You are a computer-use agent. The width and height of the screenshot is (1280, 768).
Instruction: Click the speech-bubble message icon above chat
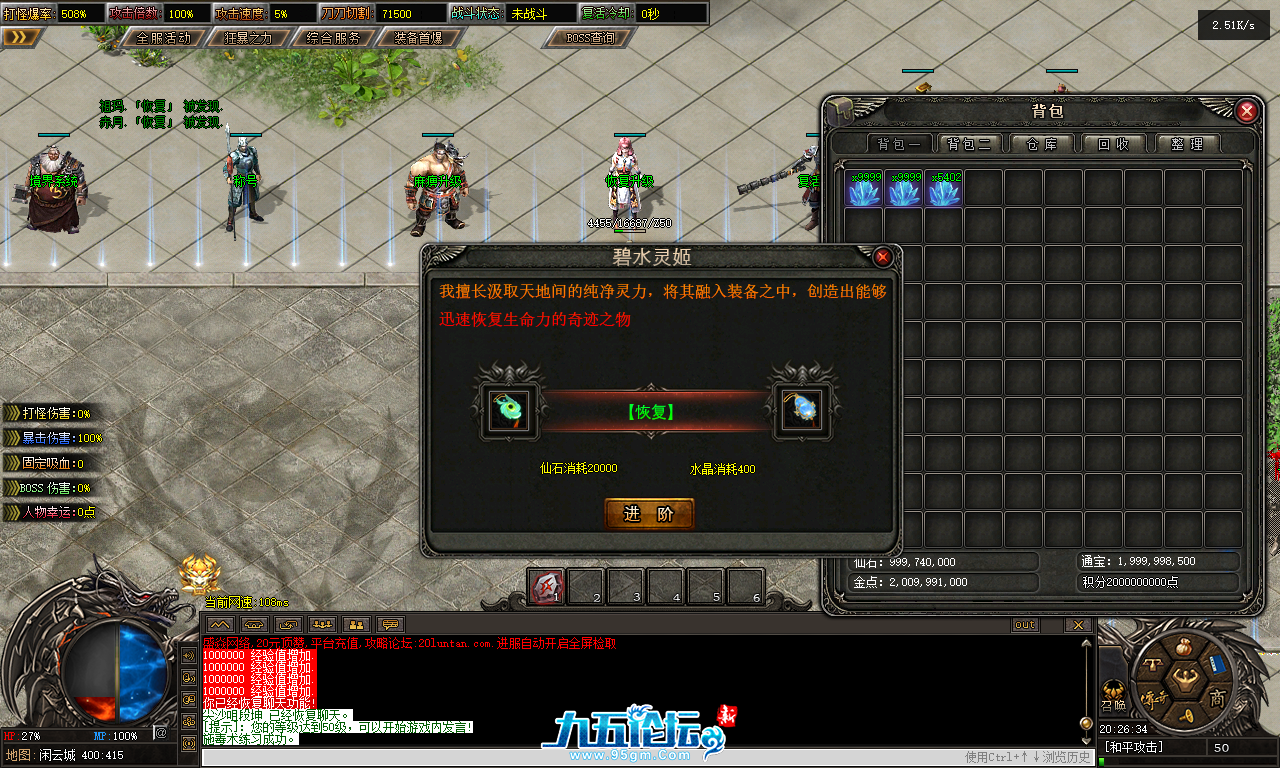point(391,623)
